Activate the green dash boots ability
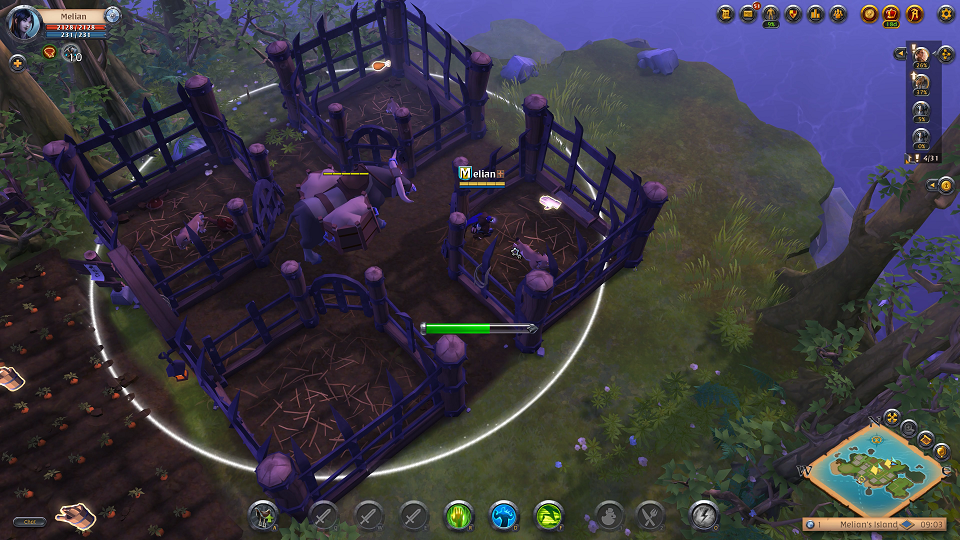 pyautogui.click(x=549, y=515)
